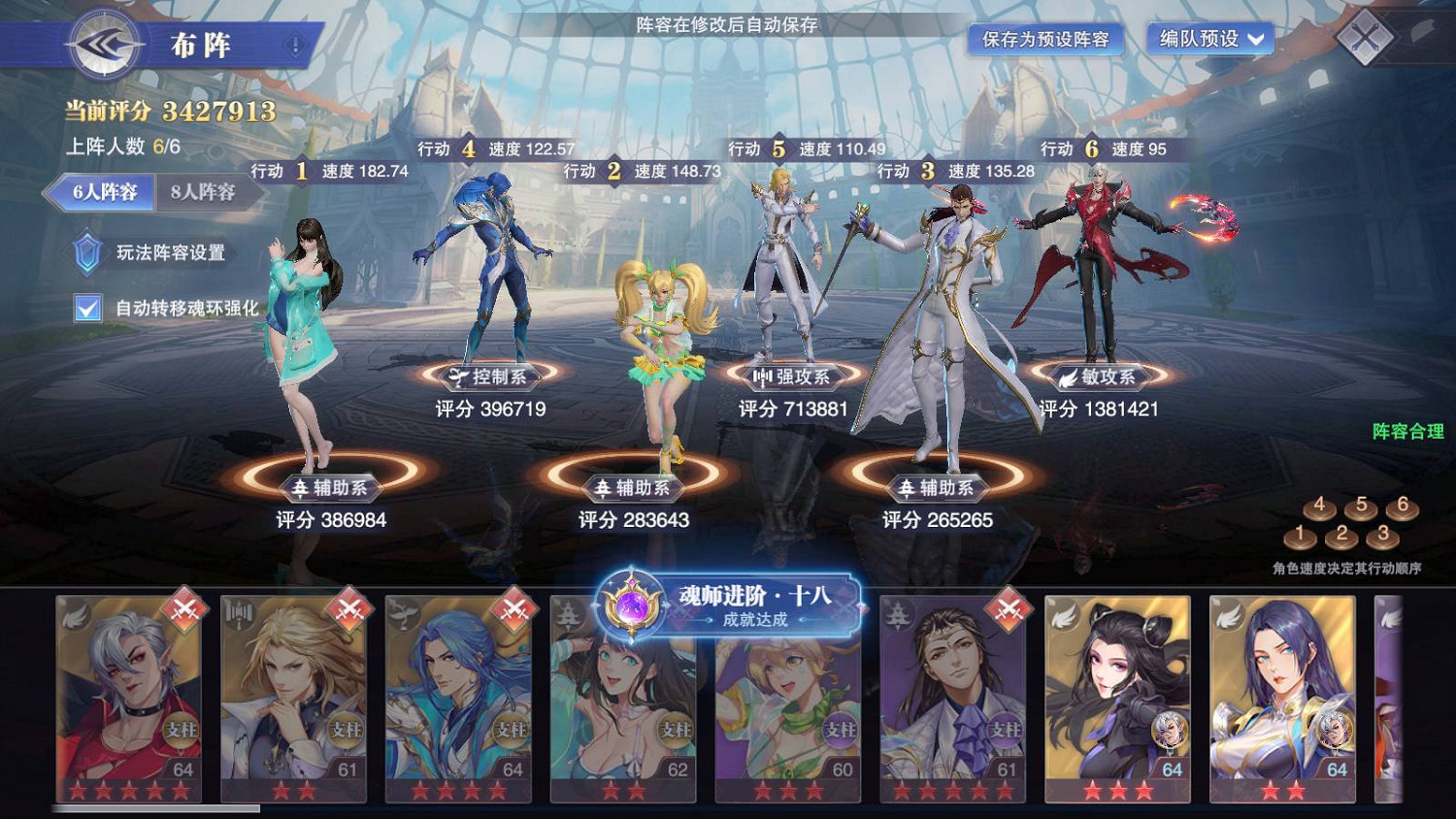Viewport: 1456px width, 819px height.
Task: Select the 强攻系 badge below the white-suited hero
Action: pos(790,379)
